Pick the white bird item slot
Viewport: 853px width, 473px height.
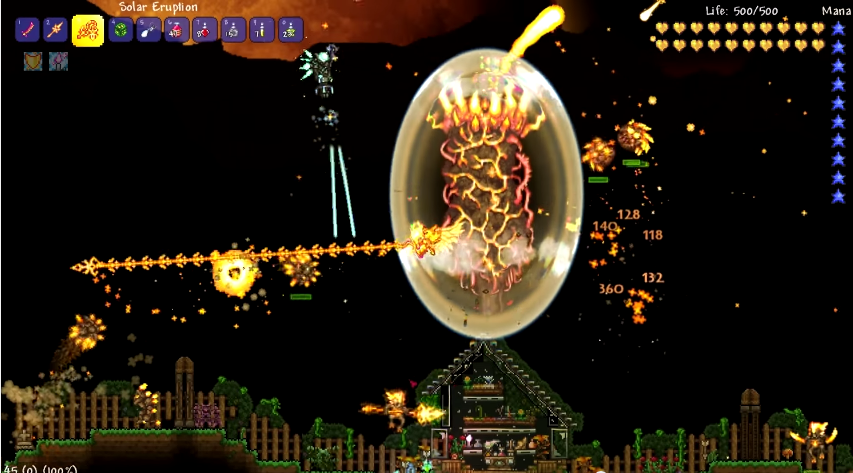tap(149, 30)
